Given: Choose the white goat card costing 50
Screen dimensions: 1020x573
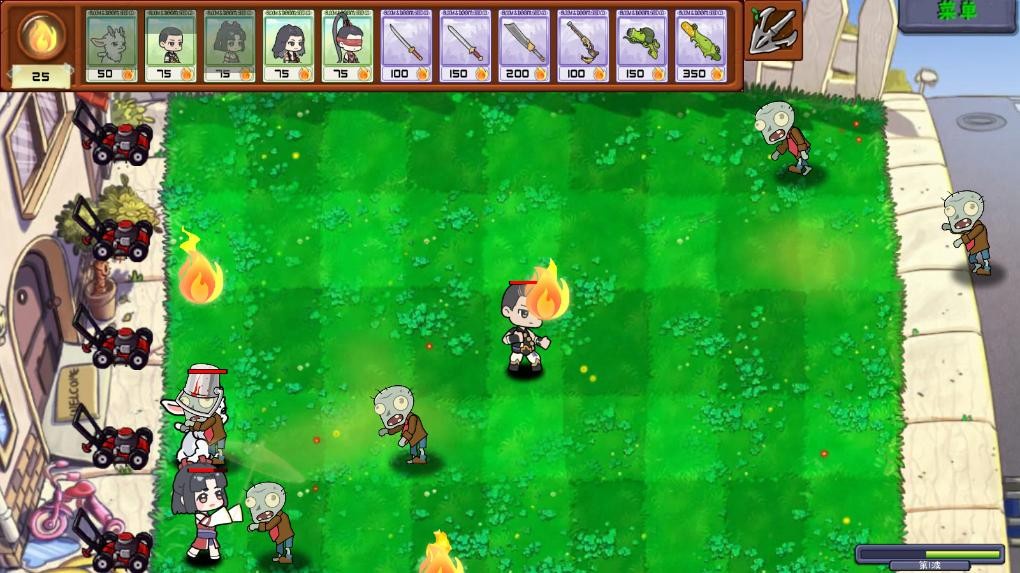Looking at the screenshot, I should pyautogui.click(x=111, y=46).
